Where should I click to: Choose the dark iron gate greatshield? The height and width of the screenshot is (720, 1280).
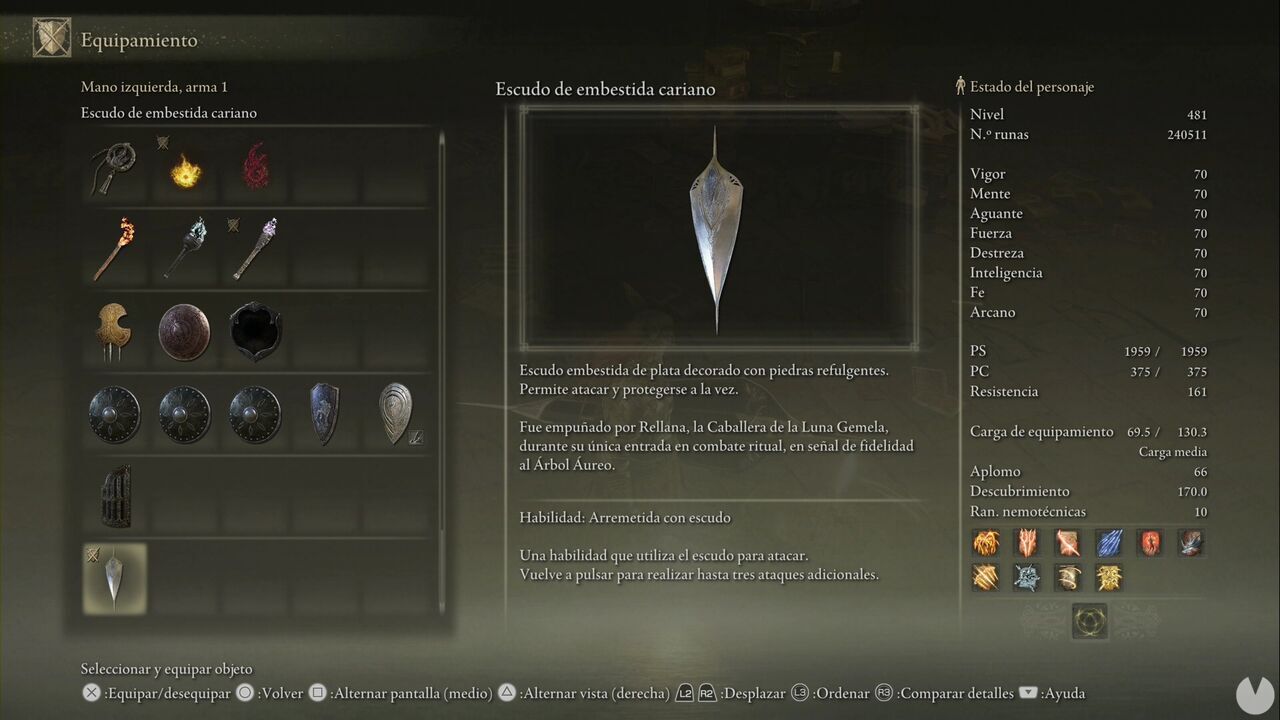click(114, 496)
